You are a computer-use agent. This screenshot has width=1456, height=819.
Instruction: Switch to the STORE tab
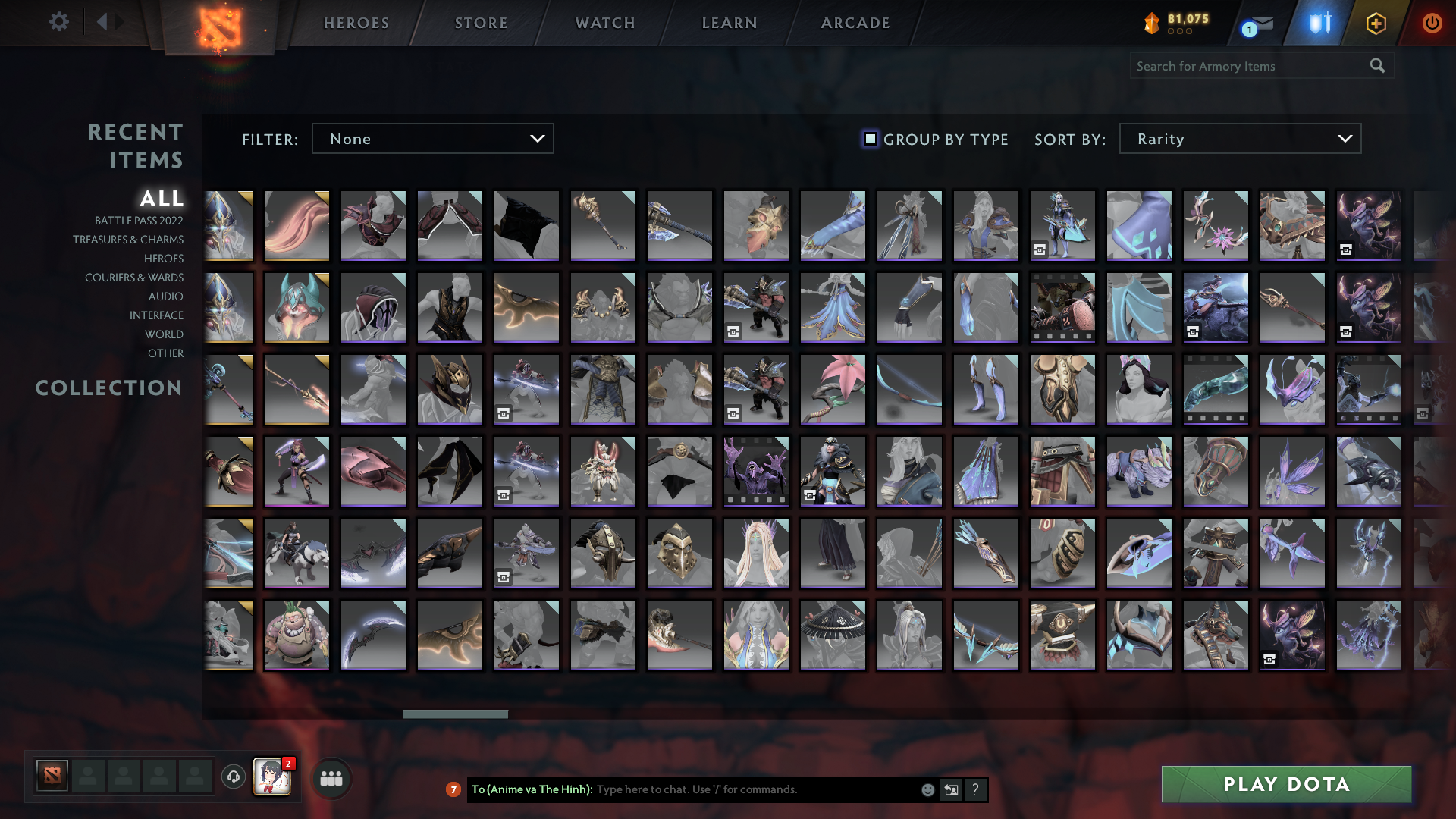coord(481,23)
